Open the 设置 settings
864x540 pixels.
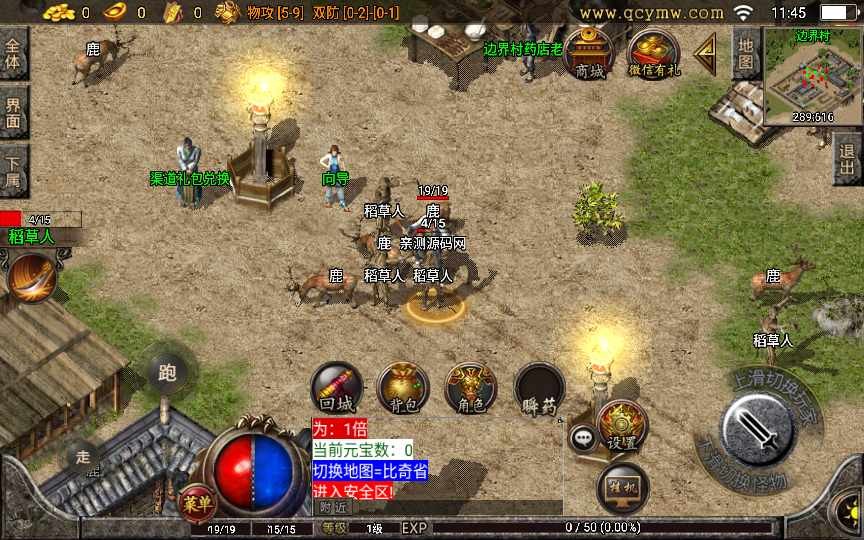pos(621,424)
